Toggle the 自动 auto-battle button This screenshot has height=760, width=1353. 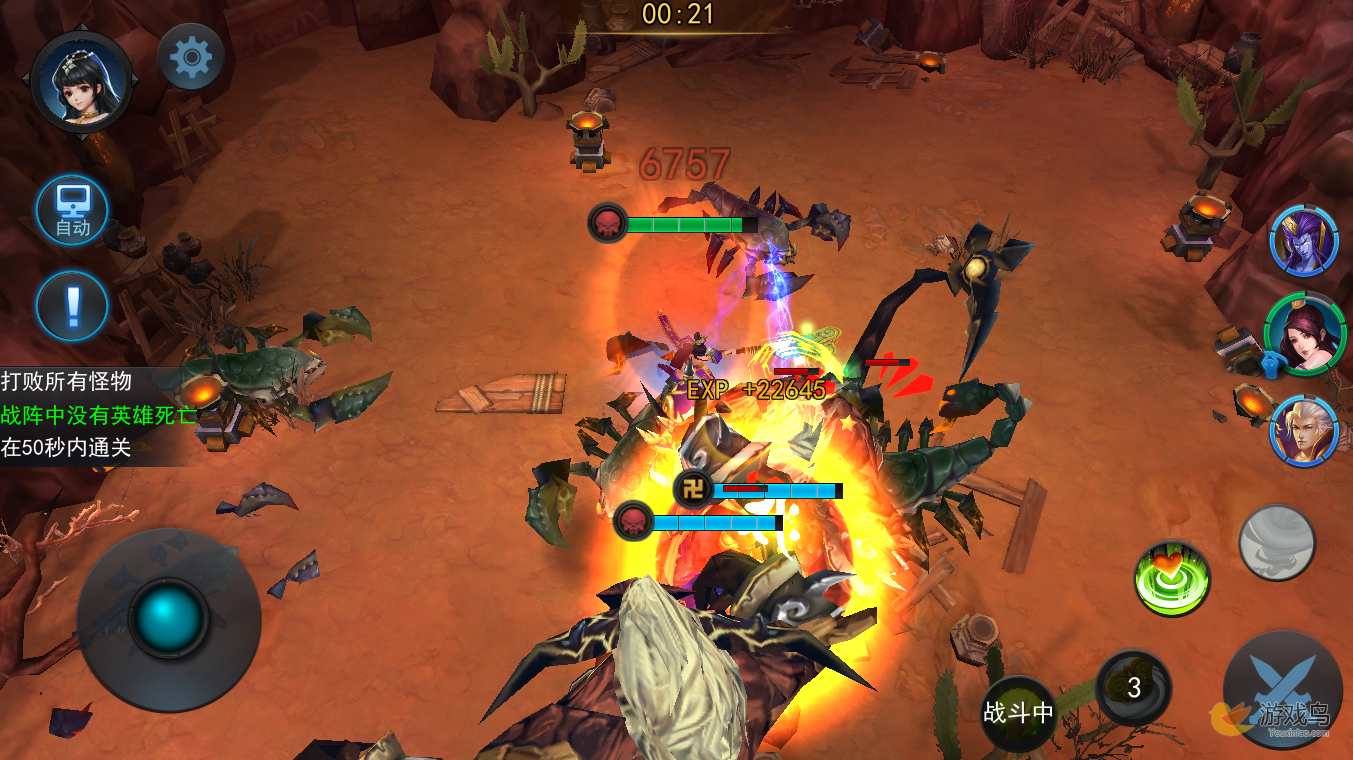click(x=72, y=211)
